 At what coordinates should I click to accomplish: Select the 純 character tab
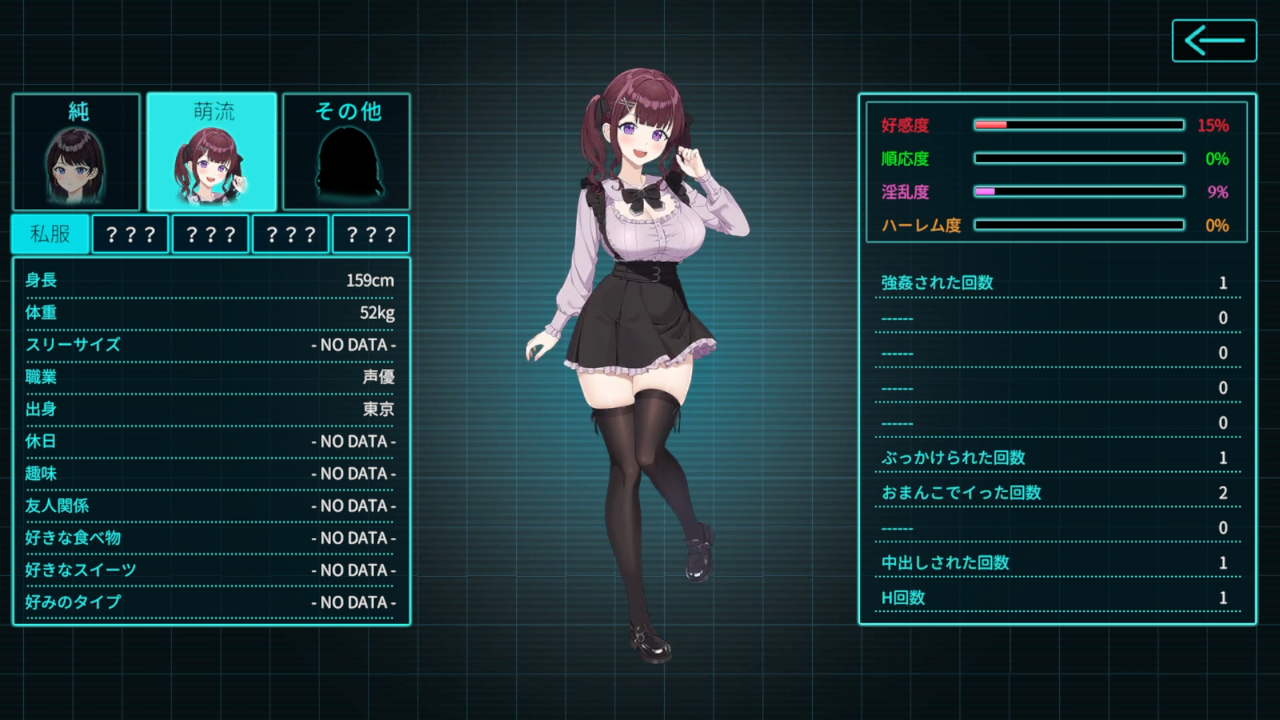point(77,152)
